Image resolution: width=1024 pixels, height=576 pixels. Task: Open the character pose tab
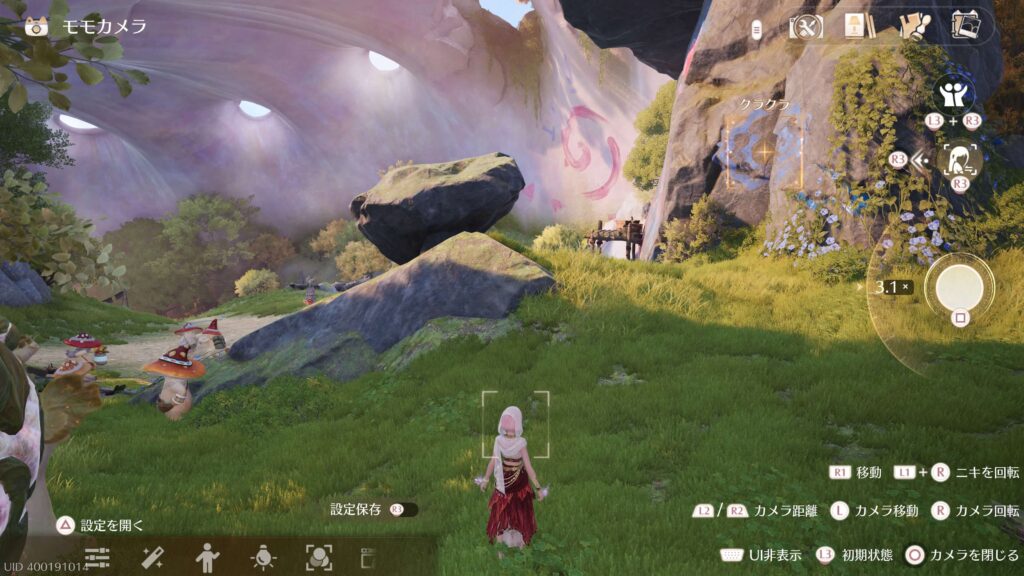click(207, 557)
